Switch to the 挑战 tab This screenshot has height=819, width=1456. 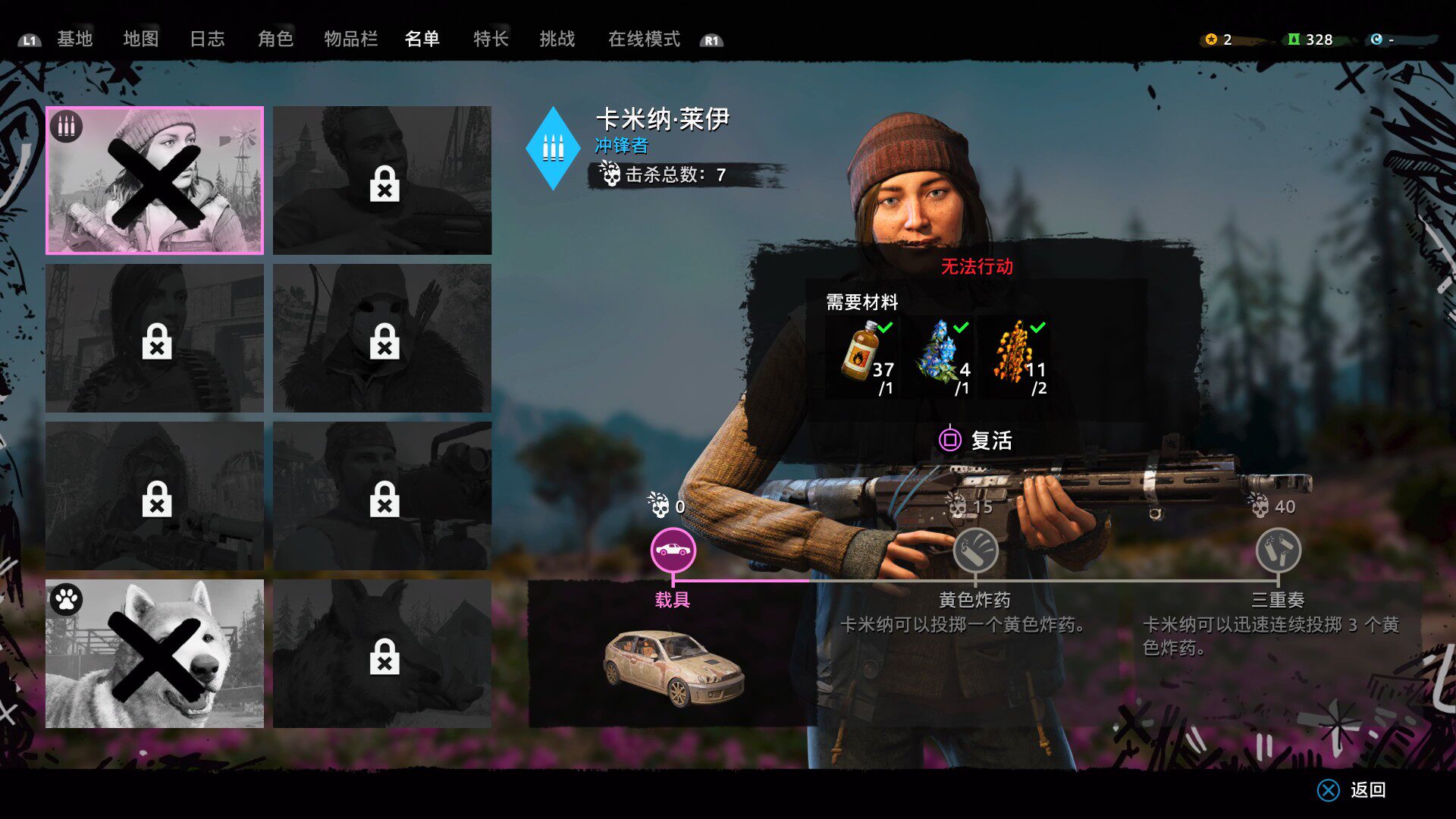pyautogui.click(x=557, y=39)
